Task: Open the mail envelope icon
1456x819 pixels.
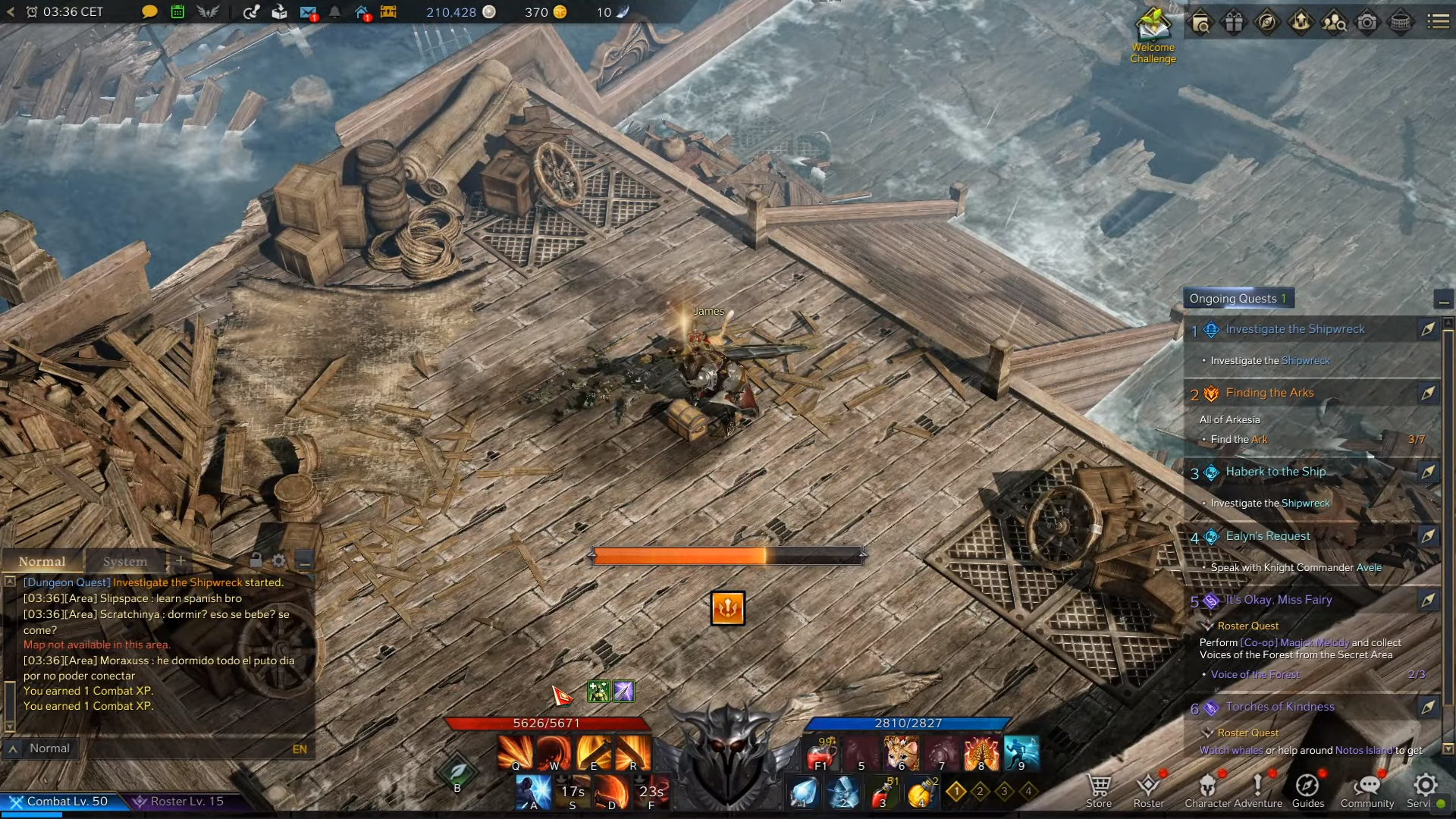Action: coord(308,12)
